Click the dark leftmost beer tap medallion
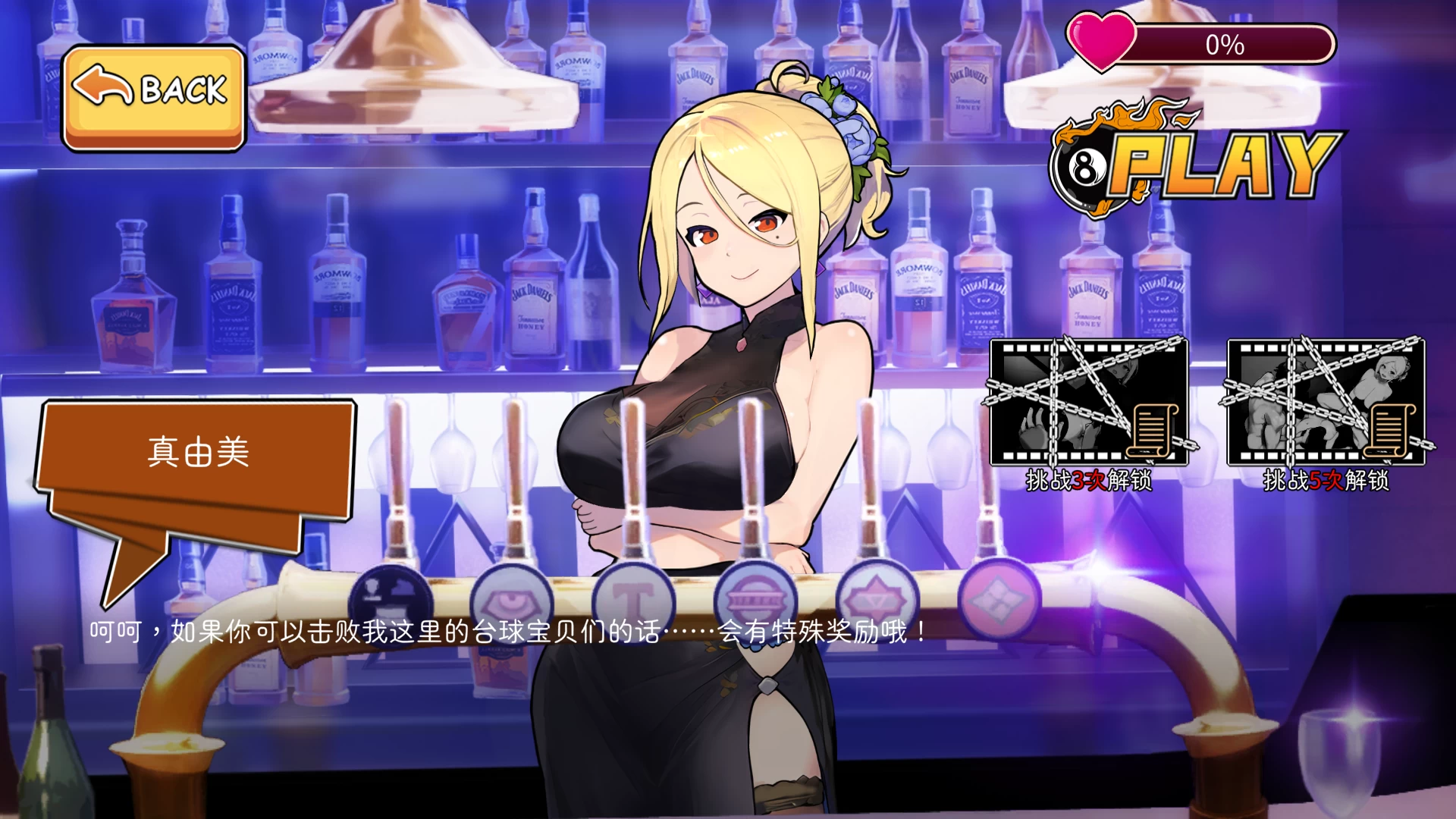1456x819 pixels. pyautogui.click(x=390, y=593)
